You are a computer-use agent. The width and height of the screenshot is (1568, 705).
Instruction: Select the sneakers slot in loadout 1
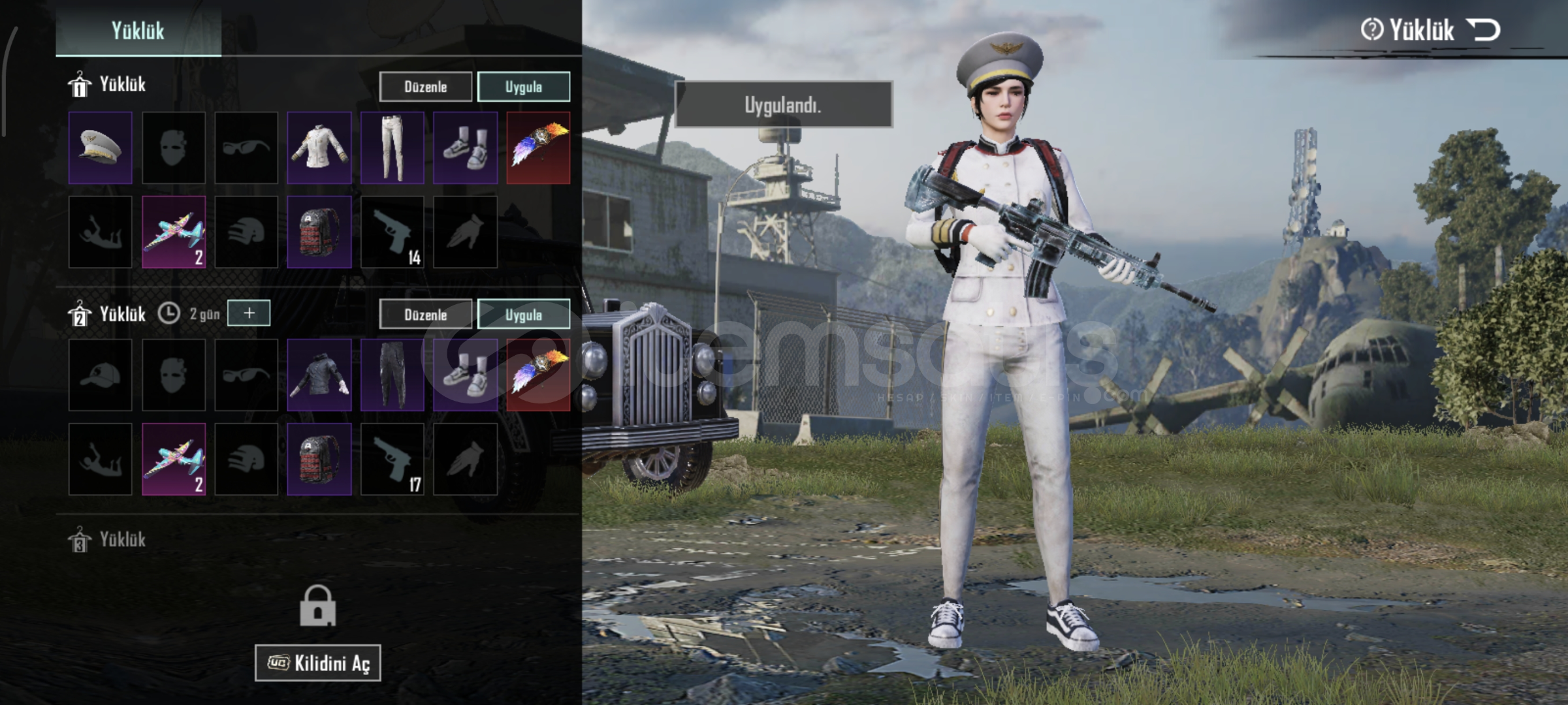[x=466, y=148]
